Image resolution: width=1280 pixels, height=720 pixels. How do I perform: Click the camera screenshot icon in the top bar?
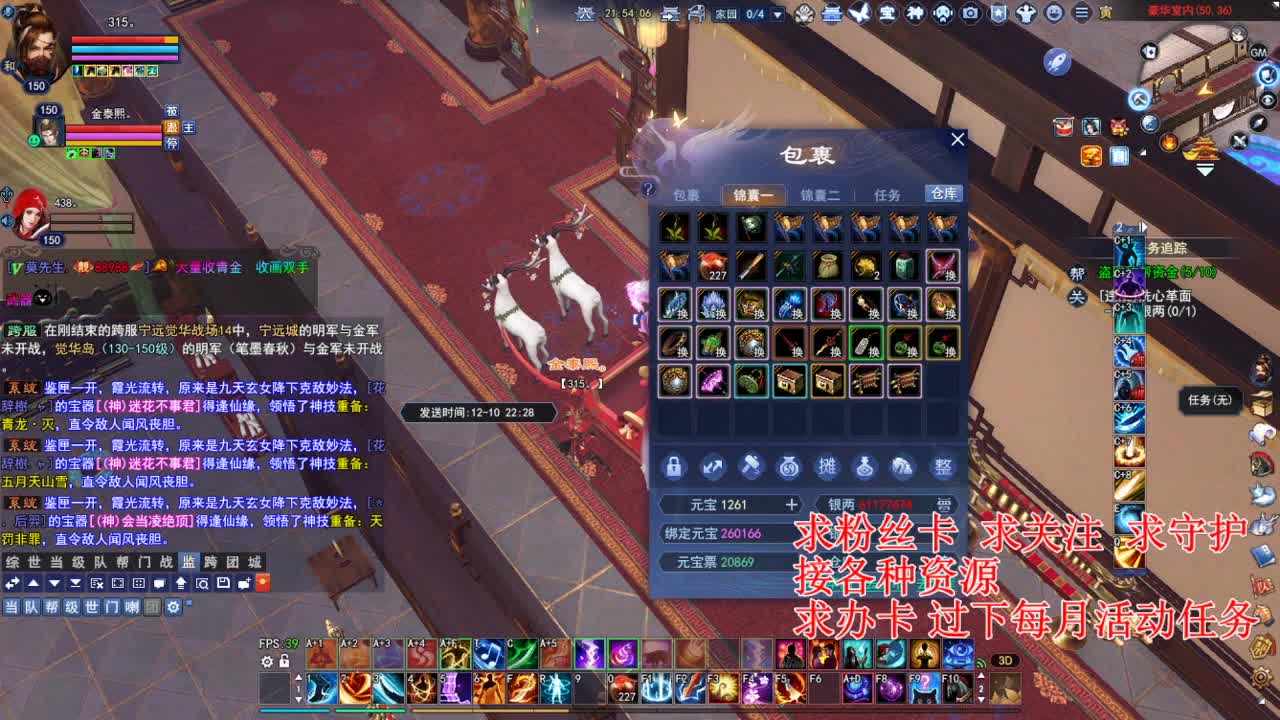tap(970, 13)
